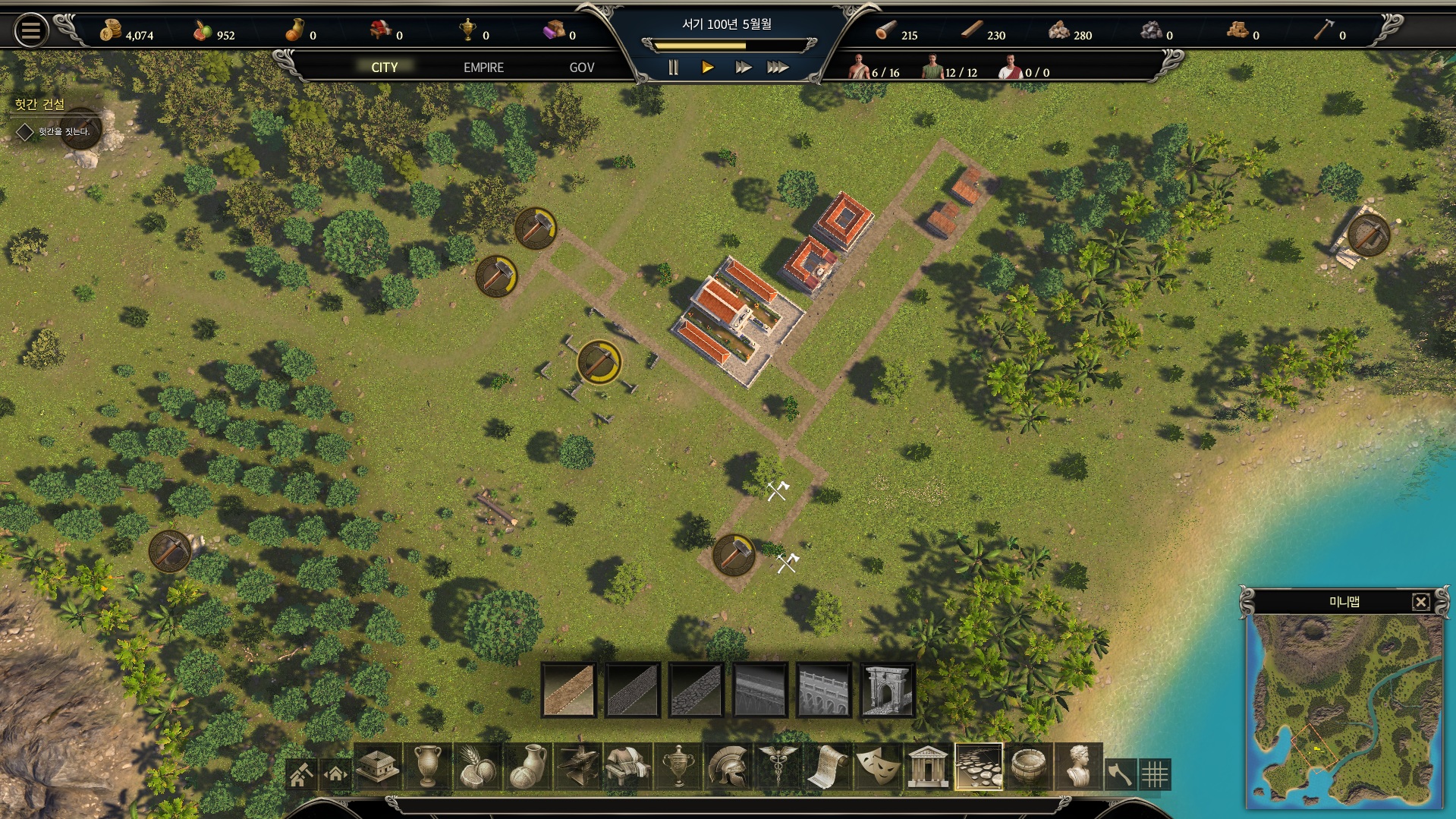Viewport: 1456px width, 819px height.
Task: Click on the minimap terrain view
Action: tap(1344, 710)
